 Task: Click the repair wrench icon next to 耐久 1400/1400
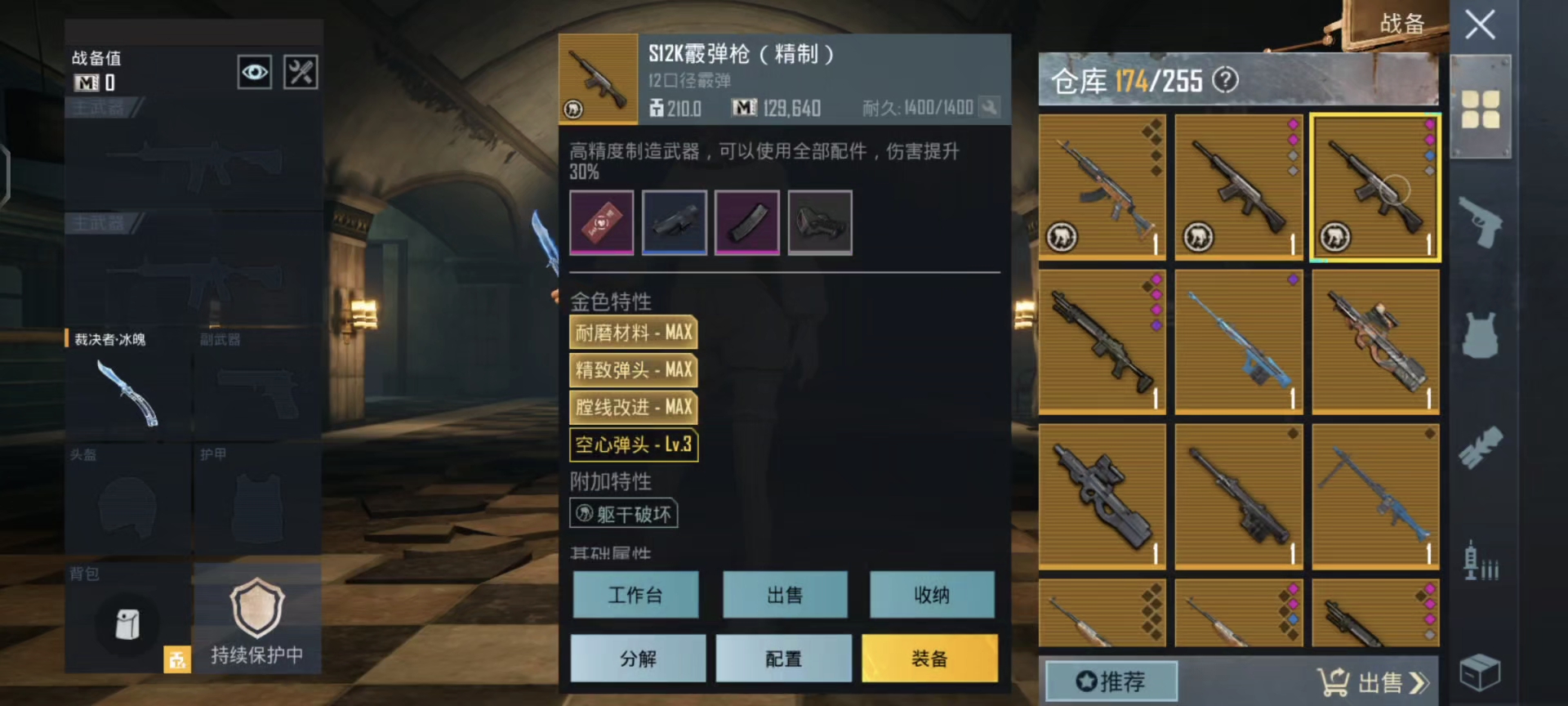click(991, 107)
